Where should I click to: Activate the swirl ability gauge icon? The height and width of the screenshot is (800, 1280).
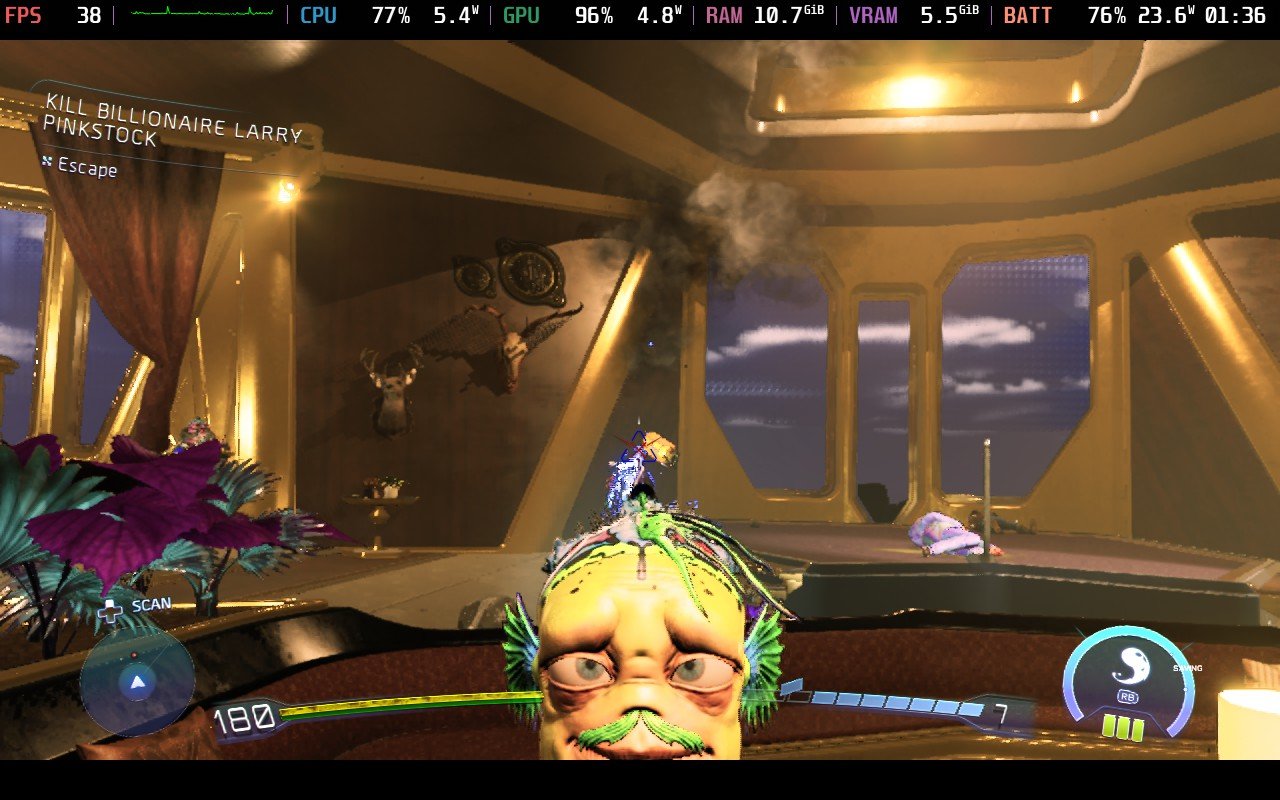click(1128, 665)
